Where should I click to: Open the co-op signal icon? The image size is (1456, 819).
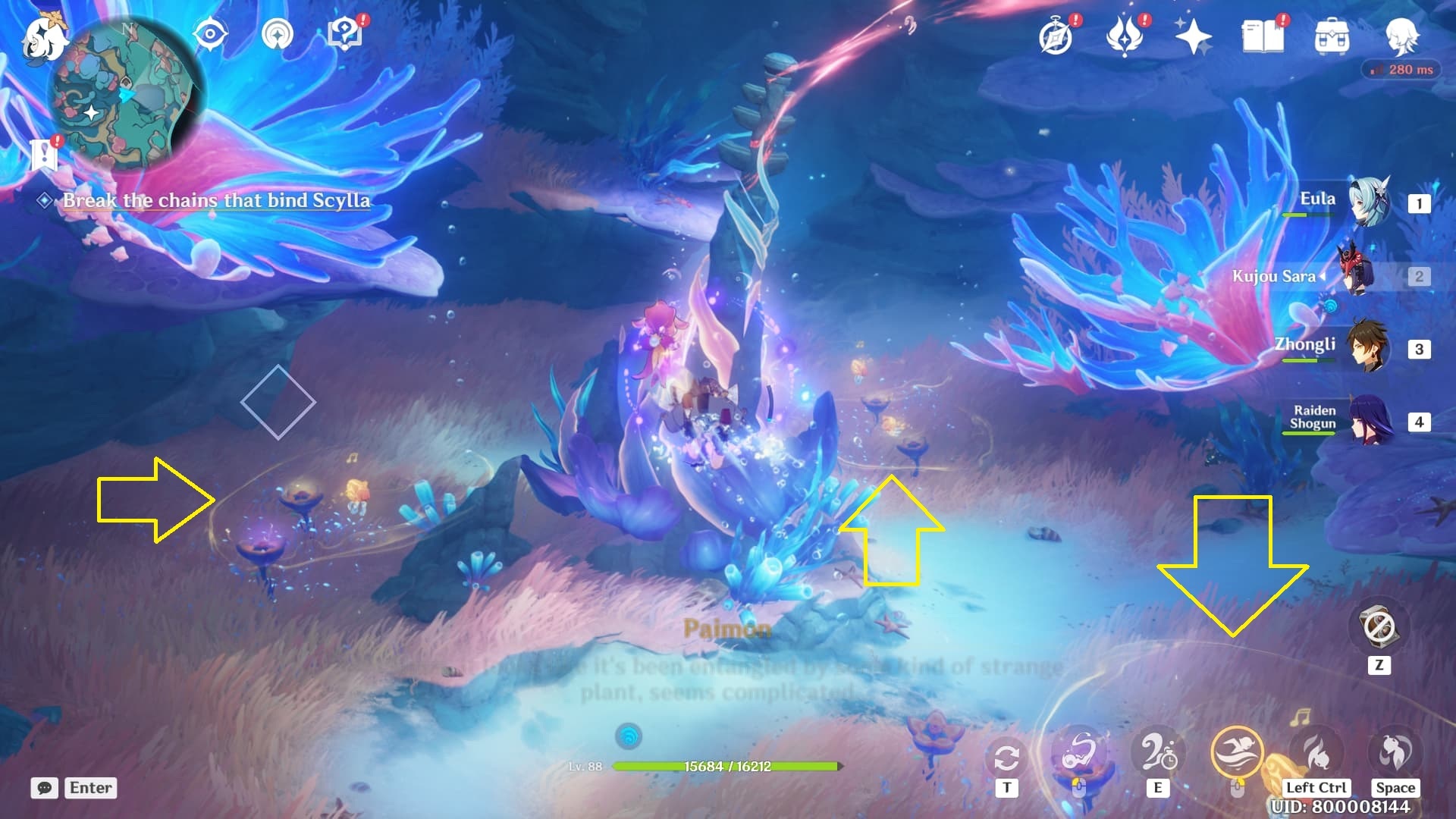pyautogui.click(x=277, y=35)
